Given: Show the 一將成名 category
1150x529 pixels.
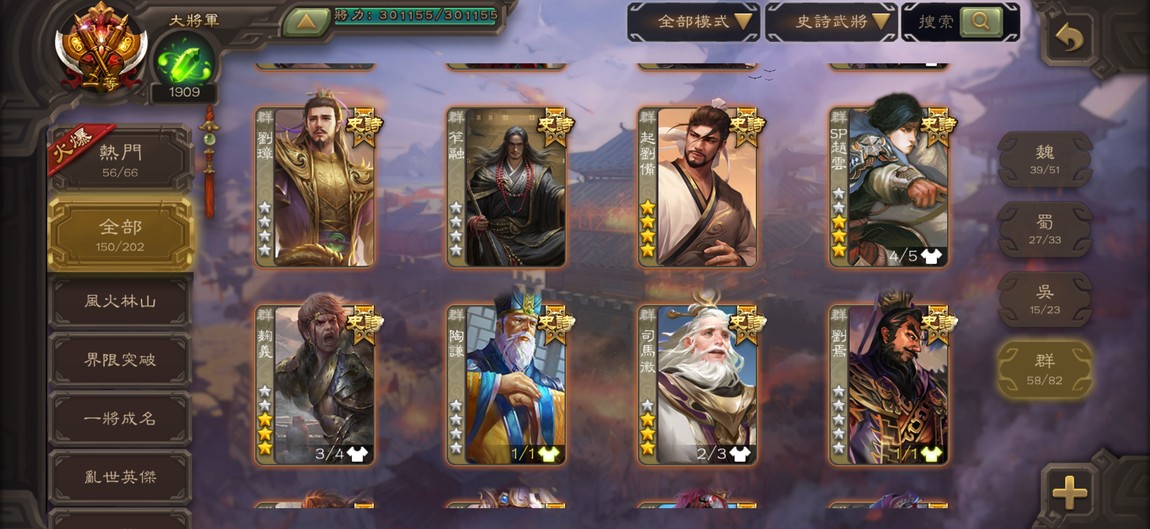Looking at the screenshot, I should click(120, 419).
